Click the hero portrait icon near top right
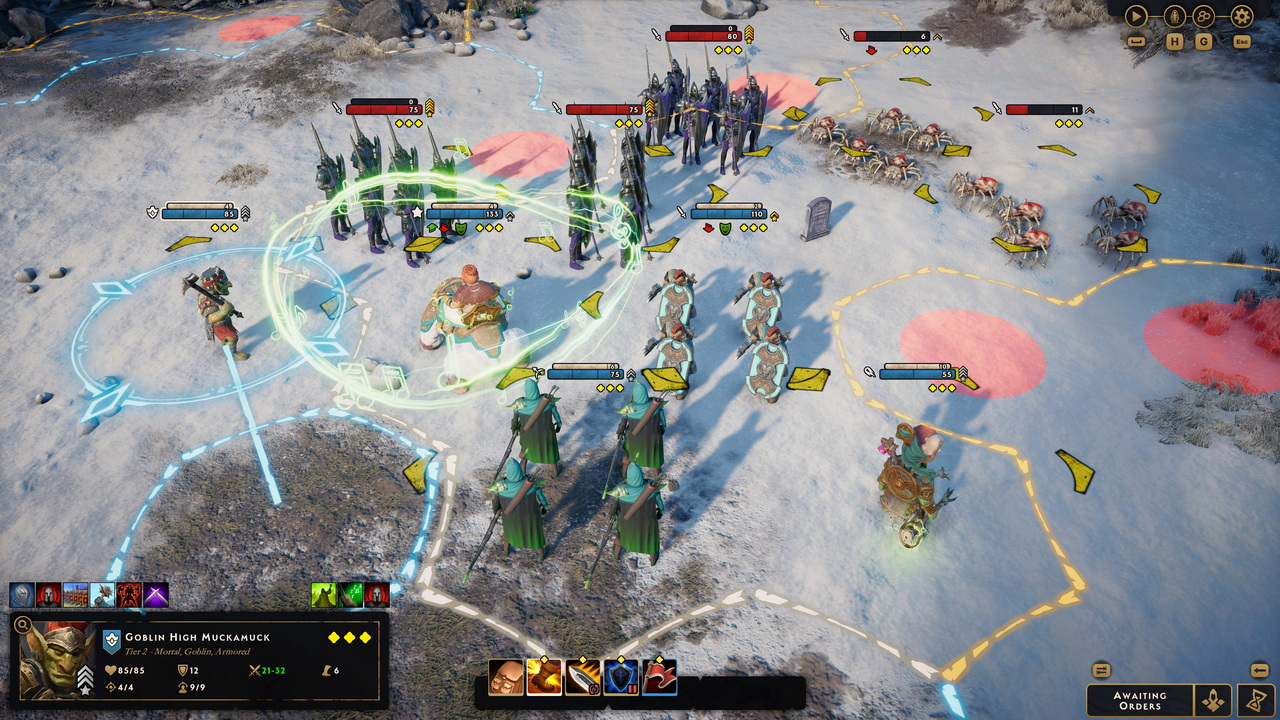Image resolution: width=1280 pixels, height=720 pixels. click(1173, 15)
